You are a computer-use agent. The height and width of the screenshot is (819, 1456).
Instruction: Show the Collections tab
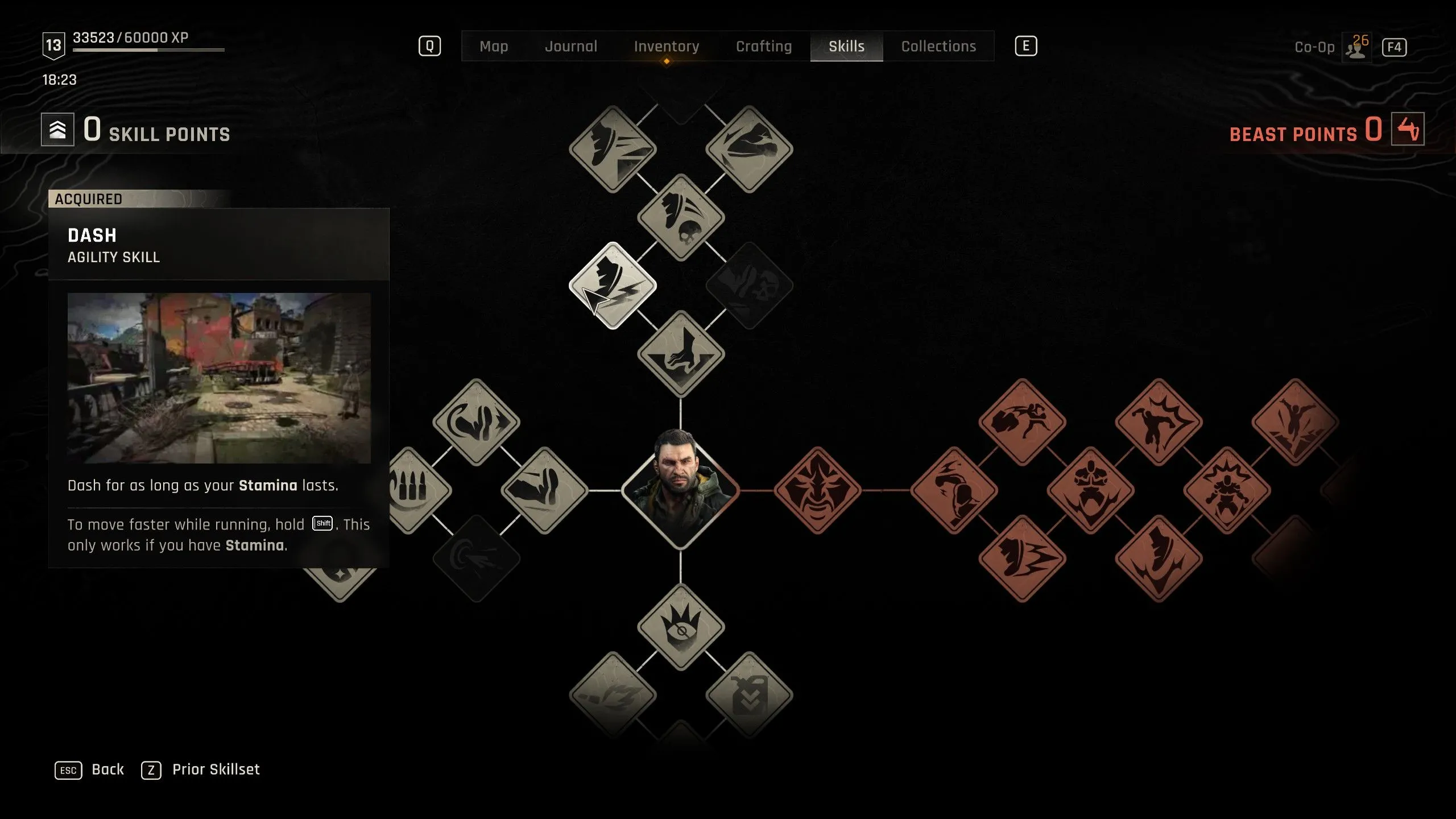click(938, 46)
